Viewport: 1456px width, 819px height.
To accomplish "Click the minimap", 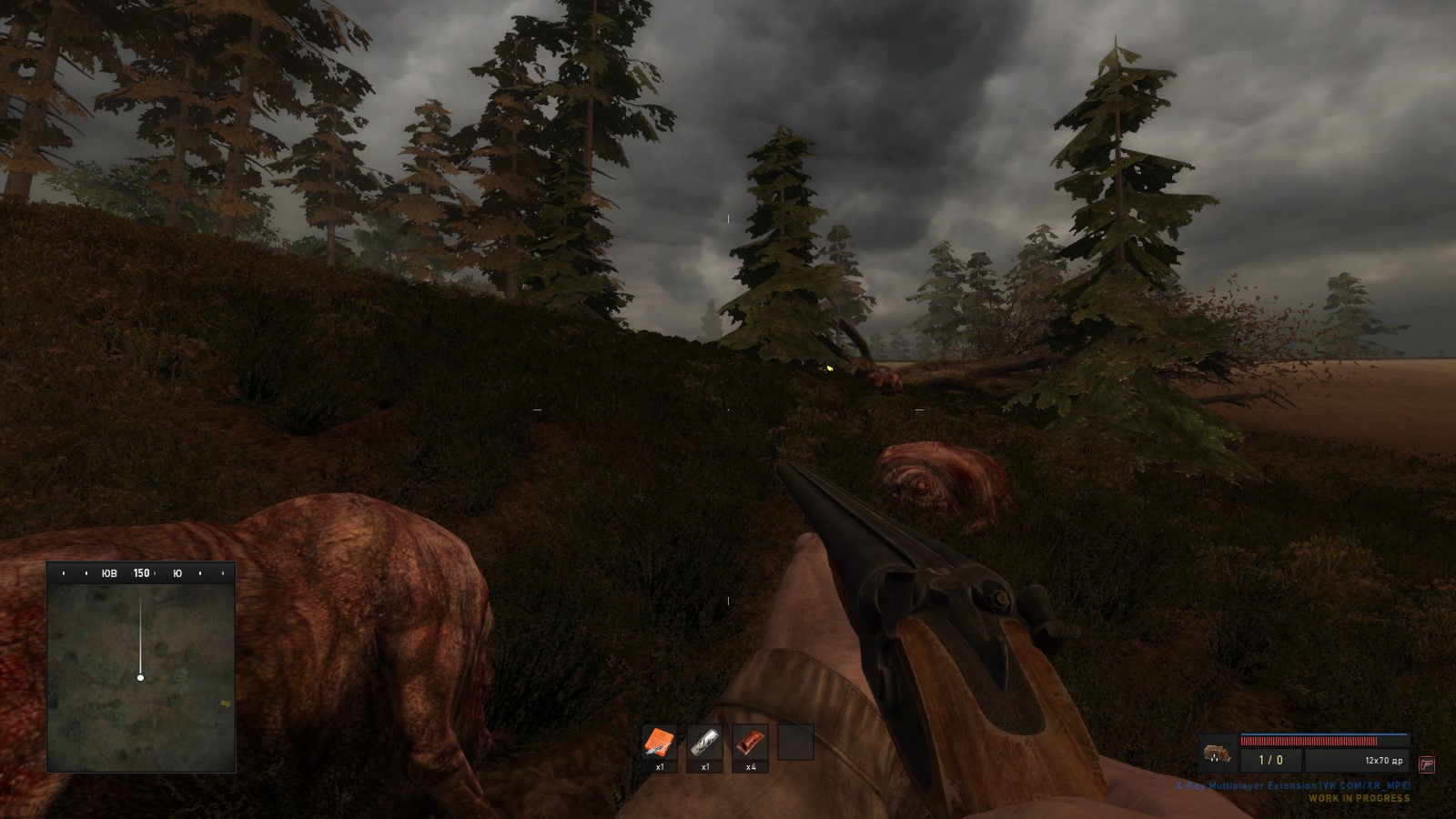I will coord(141,678).
